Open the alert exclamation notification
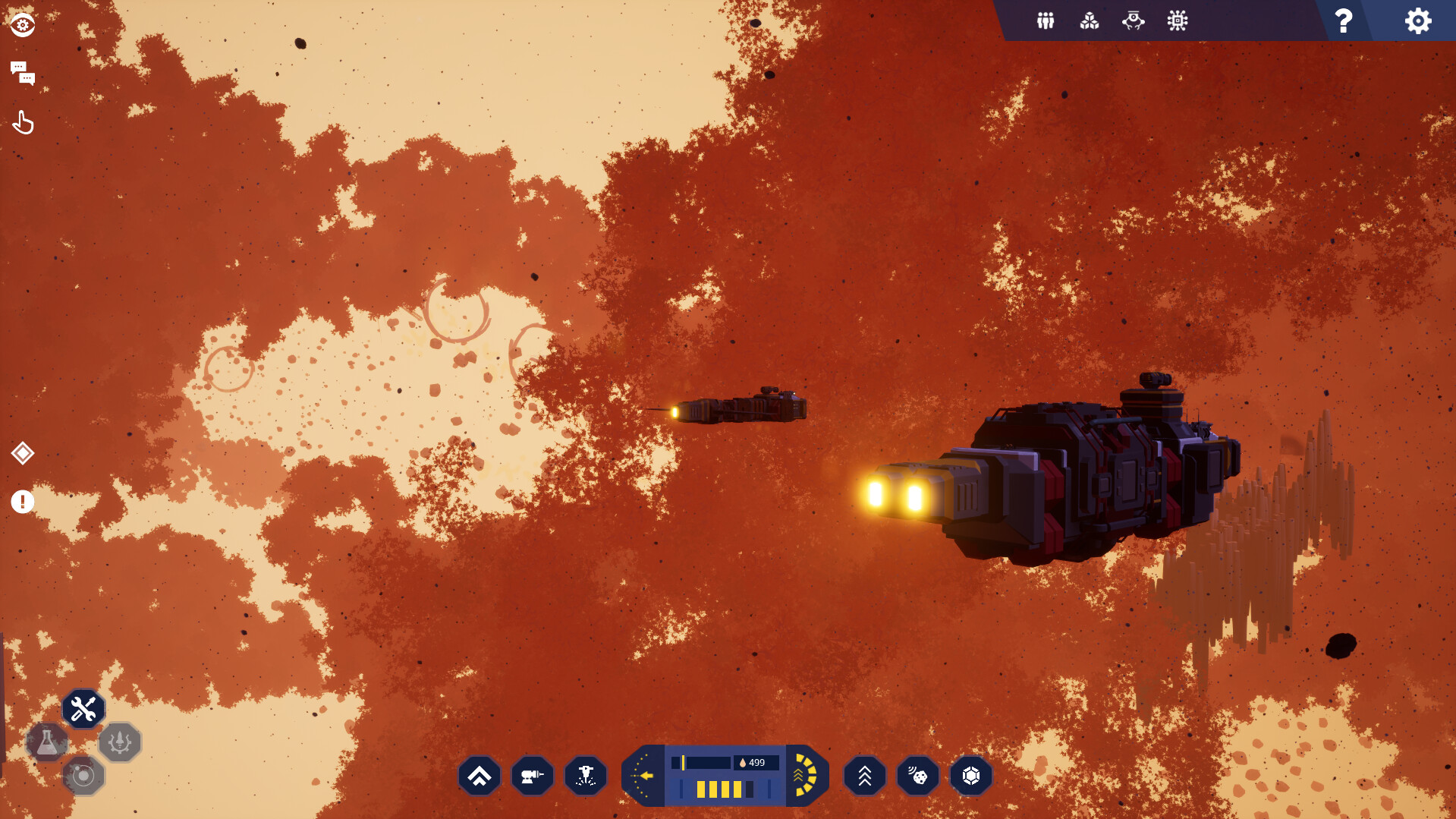1456x819 pixels. [x=23, y=502]
